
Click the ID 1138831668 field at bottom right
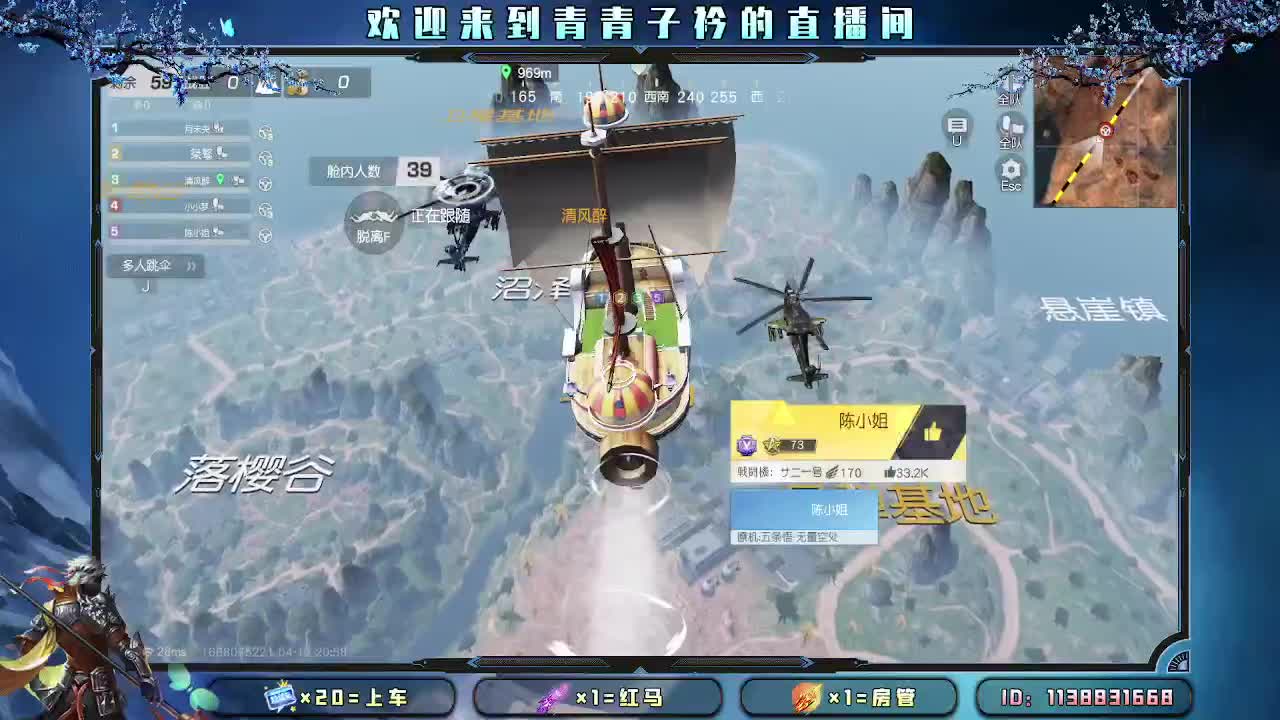pyautogui.click(x=1085, y=698)
